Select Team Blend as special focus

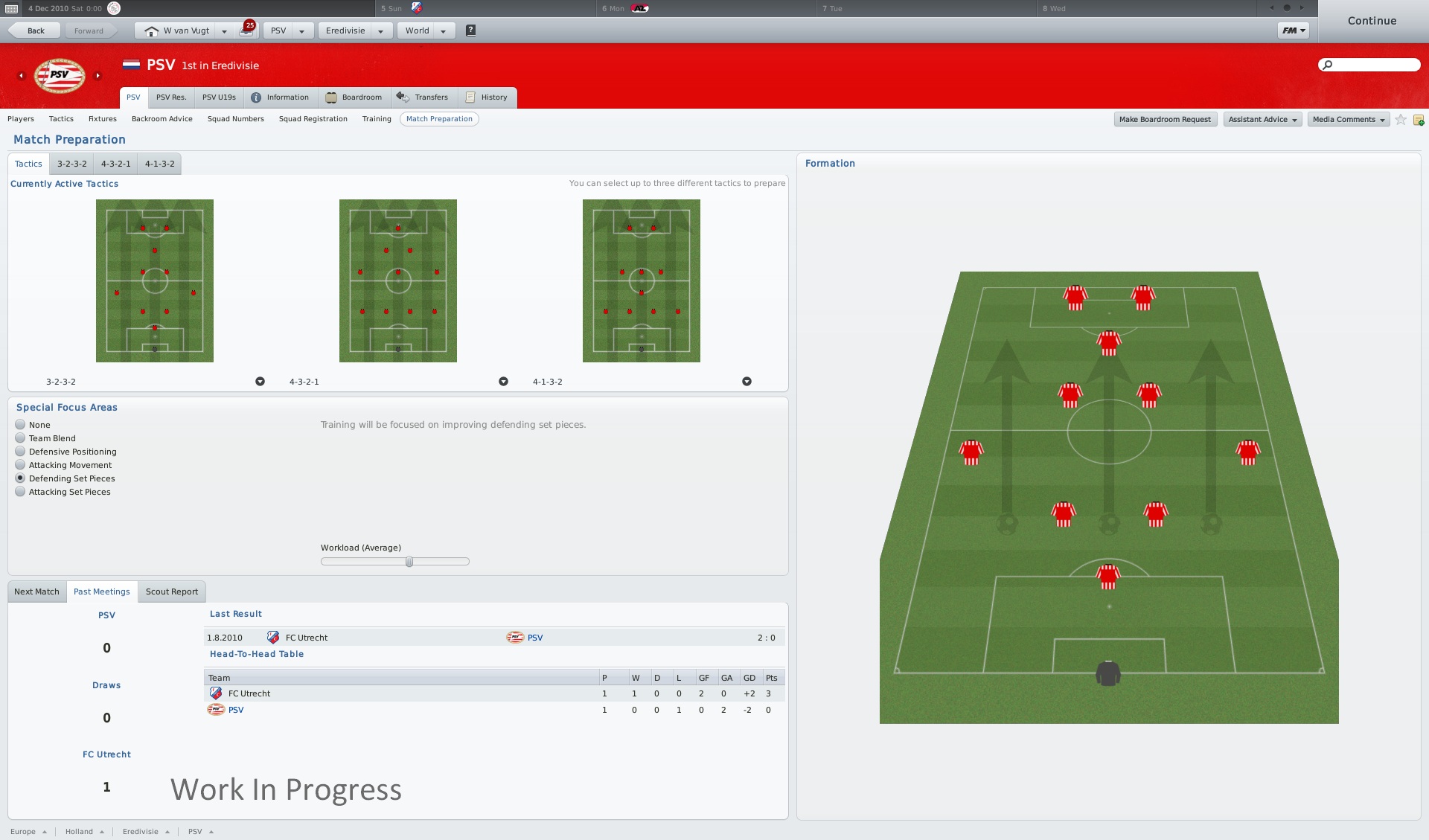[20, 438]
